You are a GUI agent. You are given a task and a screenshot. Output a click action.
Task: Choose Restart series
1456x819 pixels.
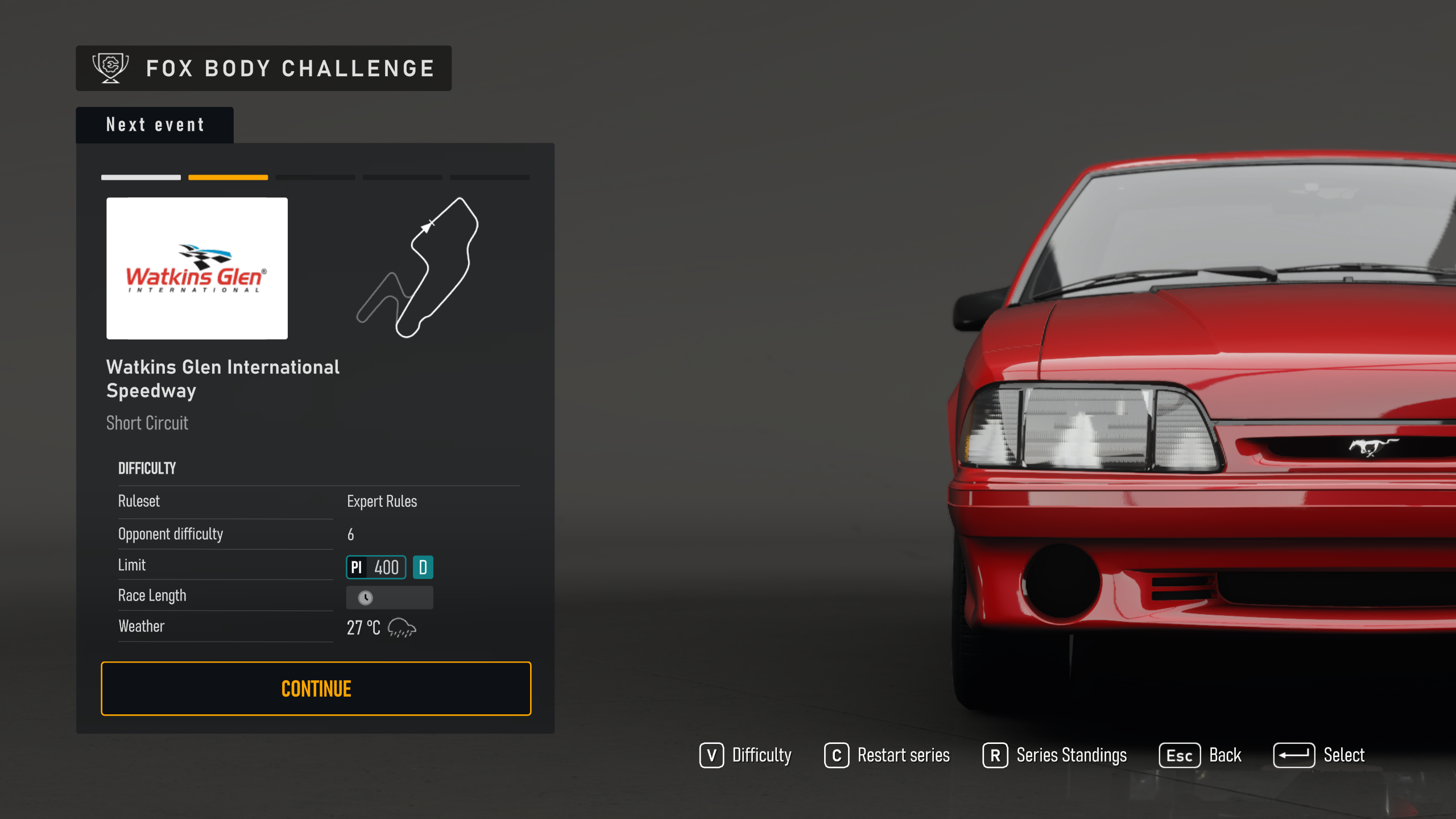pos(887,755)
